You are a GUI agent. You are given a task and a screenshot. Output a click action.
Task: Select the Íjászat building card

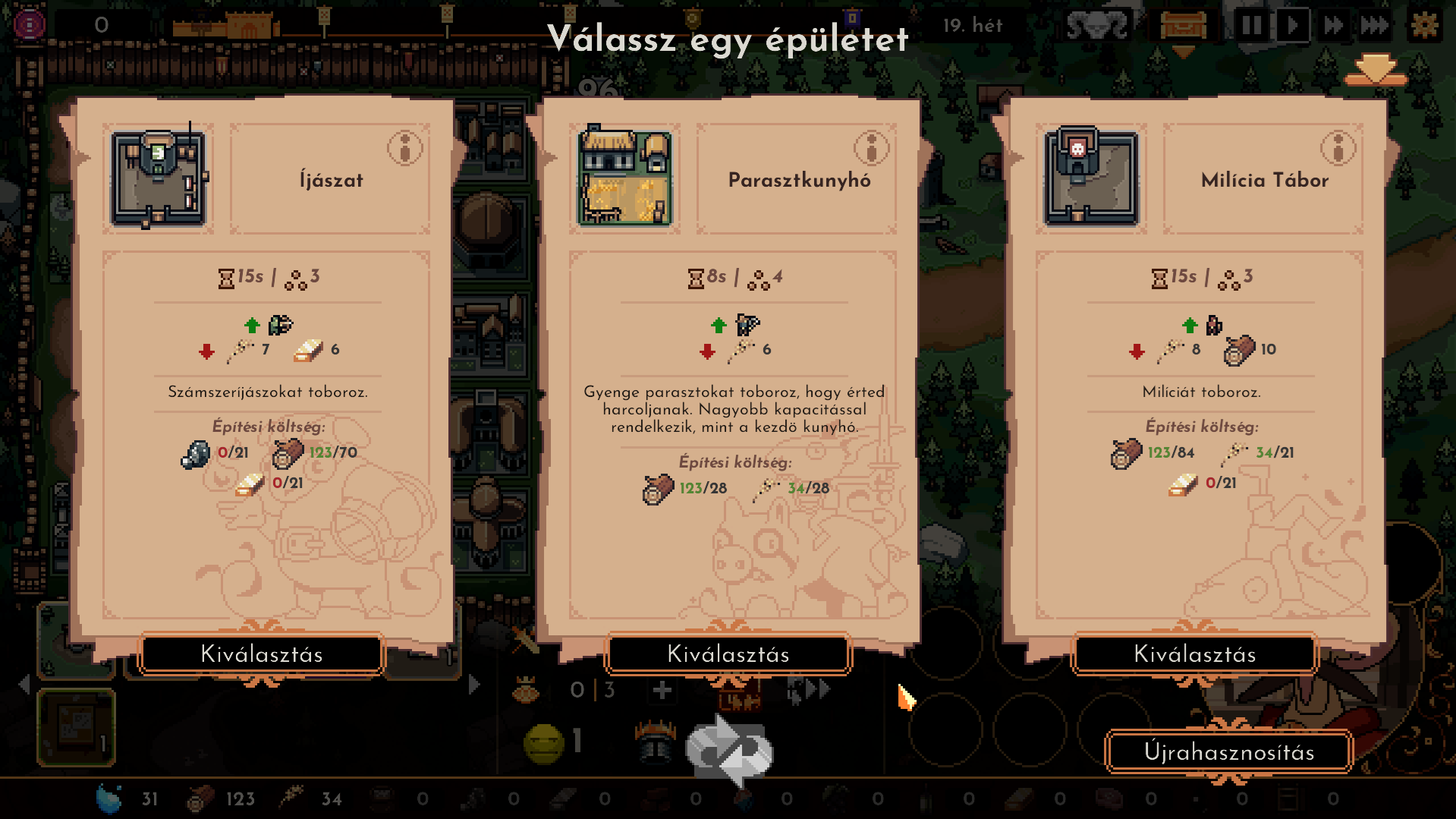[x=262, y=654]
